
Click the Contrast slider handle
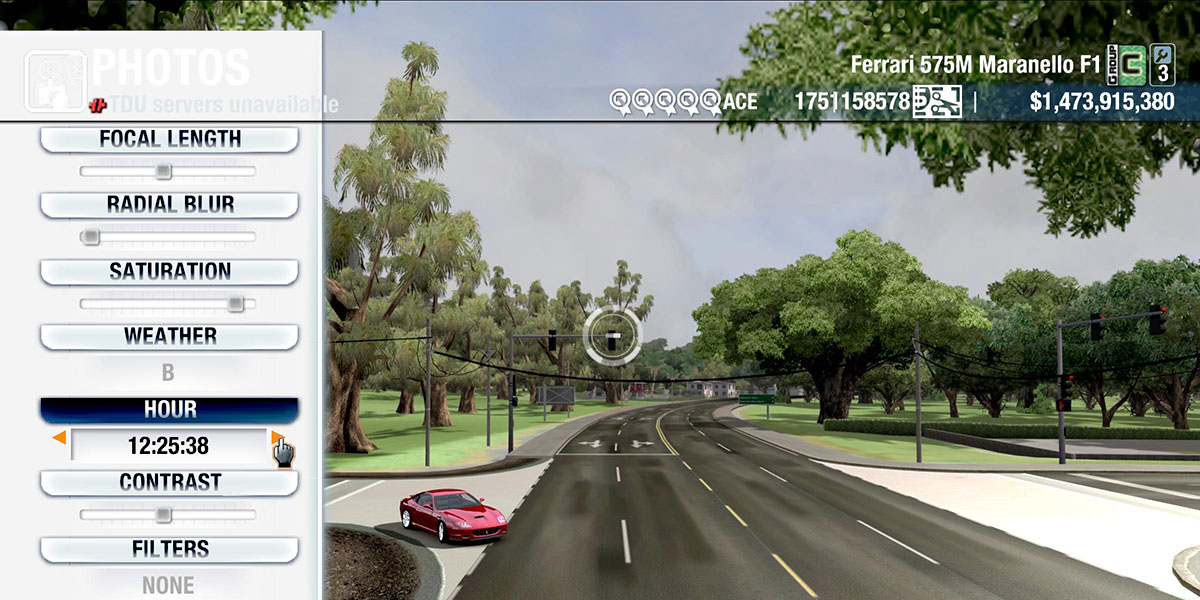point(163,515)
